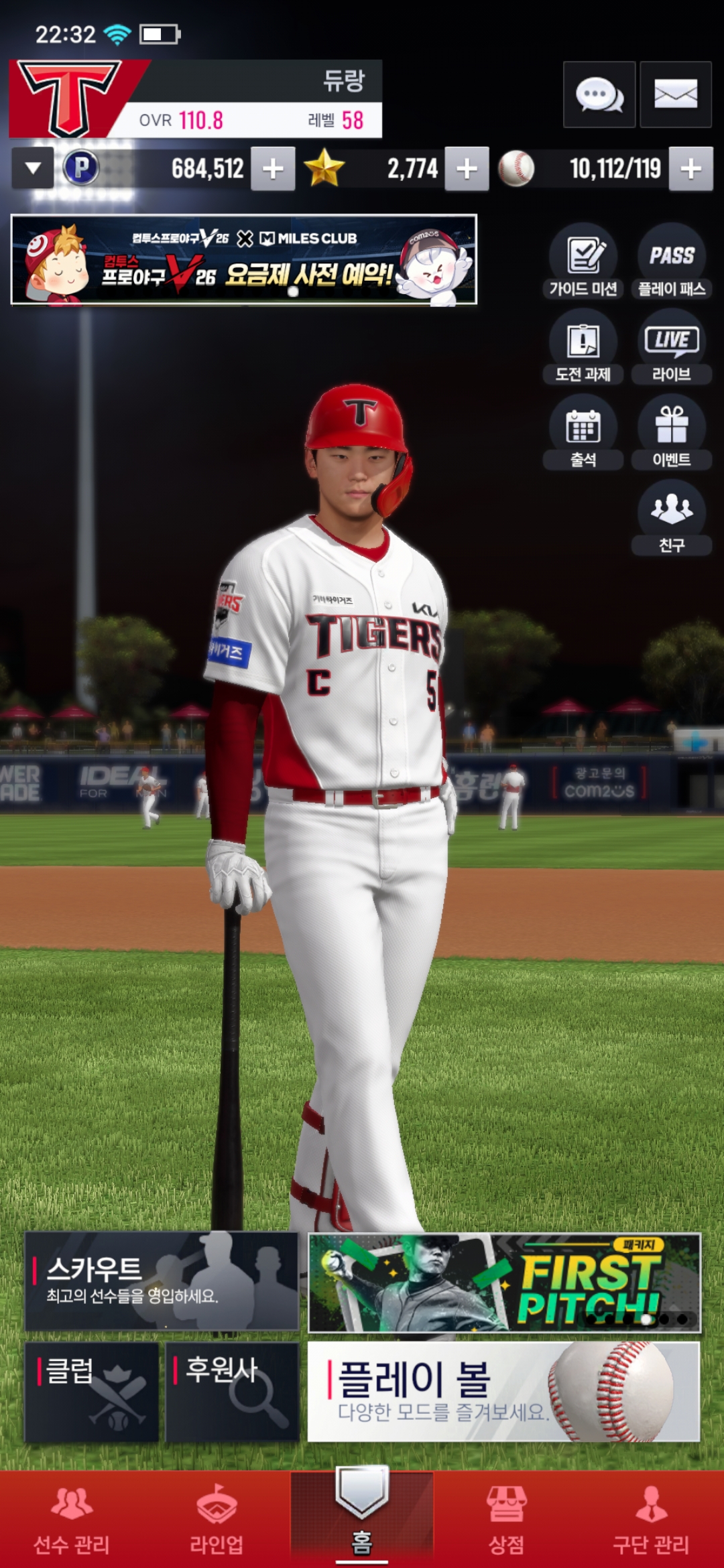This screenshot has width=724, height=1568.
Task: Open the 출석 attendance calendar
Action: coord(583,432)
